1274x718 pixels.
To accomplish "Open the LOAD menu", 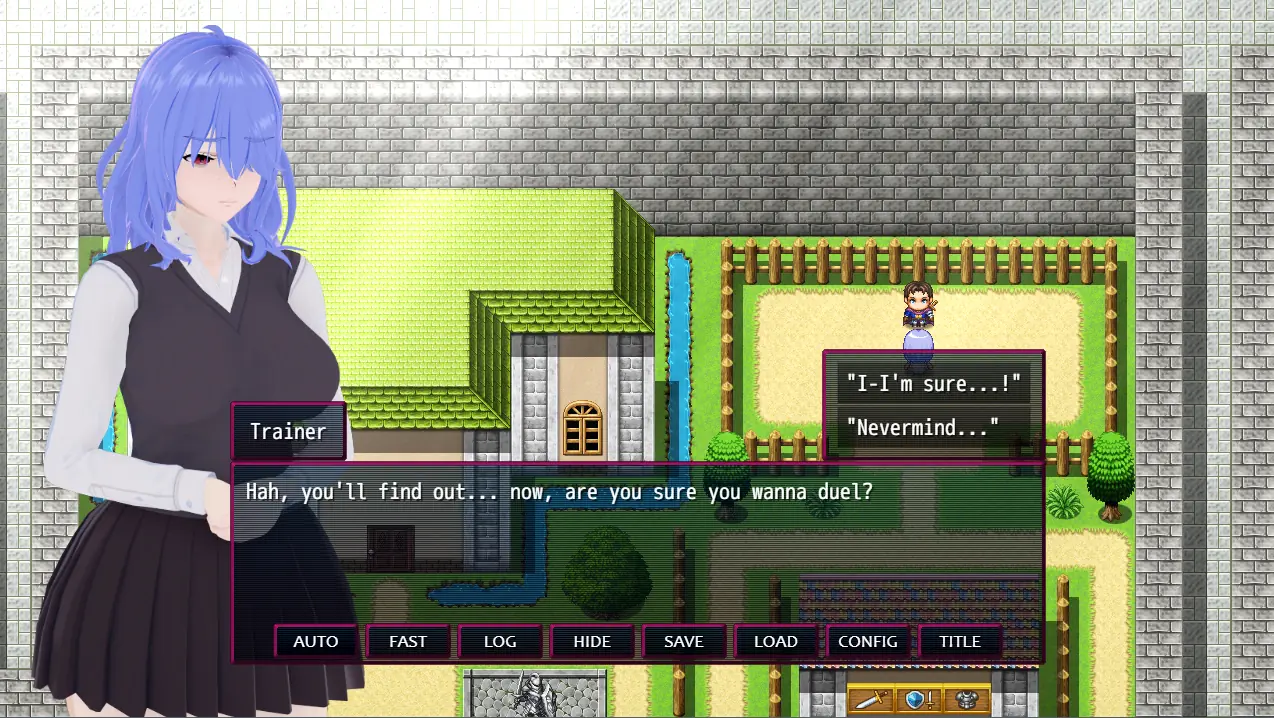I will (x=776, y=642).
